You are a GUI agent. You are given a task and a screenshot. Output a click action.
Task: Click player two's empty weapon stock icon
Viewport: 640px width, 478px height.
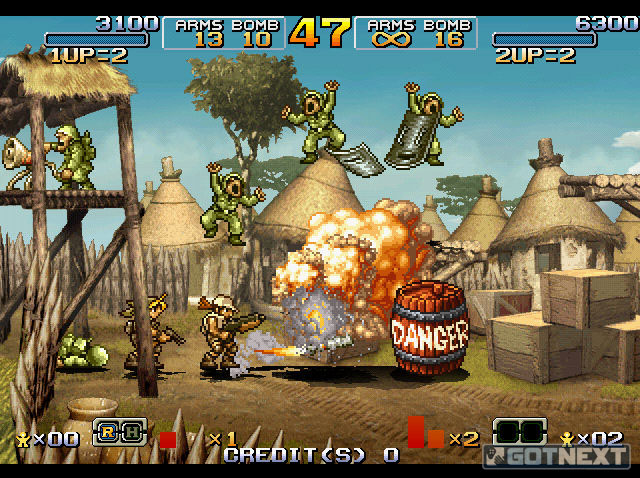pos(520,432)
